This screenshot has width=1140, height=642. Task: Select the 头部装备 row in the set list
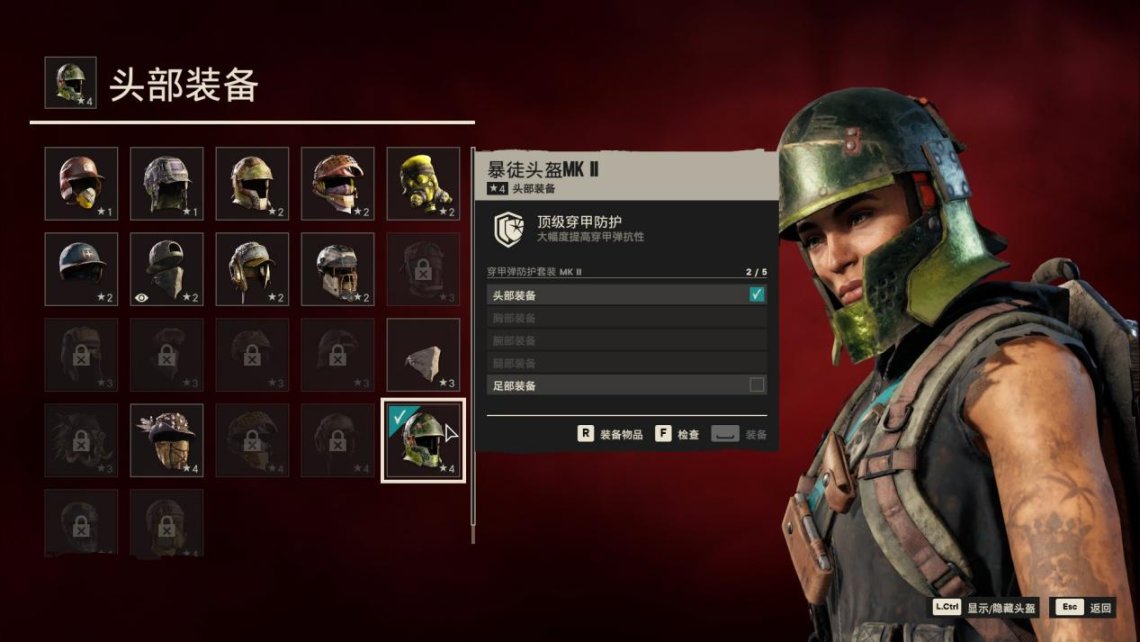pyautogui.click(x=627, y=295)
